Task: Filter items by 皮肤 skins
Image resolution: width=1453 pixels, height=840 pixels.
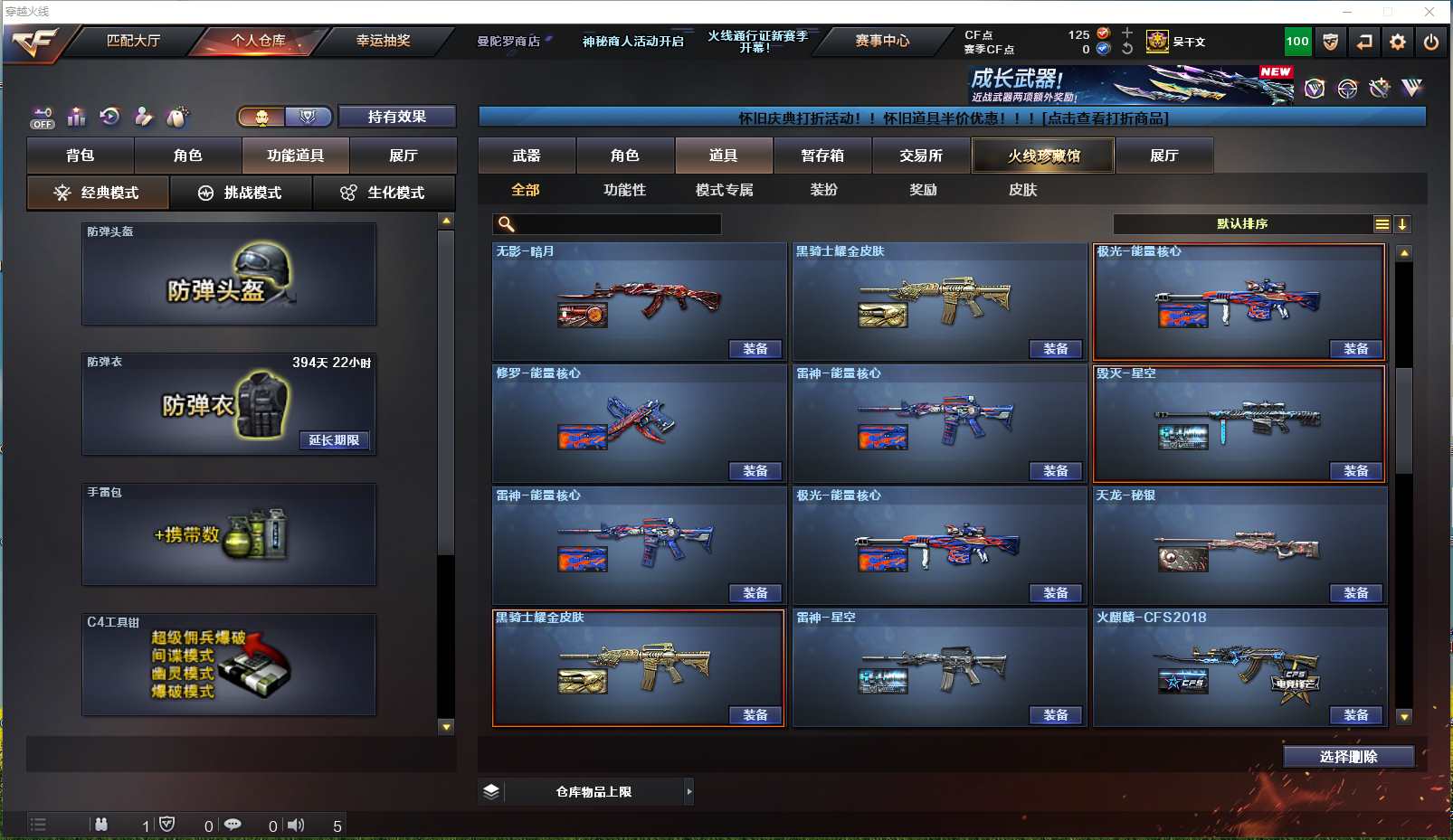Action: [x=1022, y=190]
